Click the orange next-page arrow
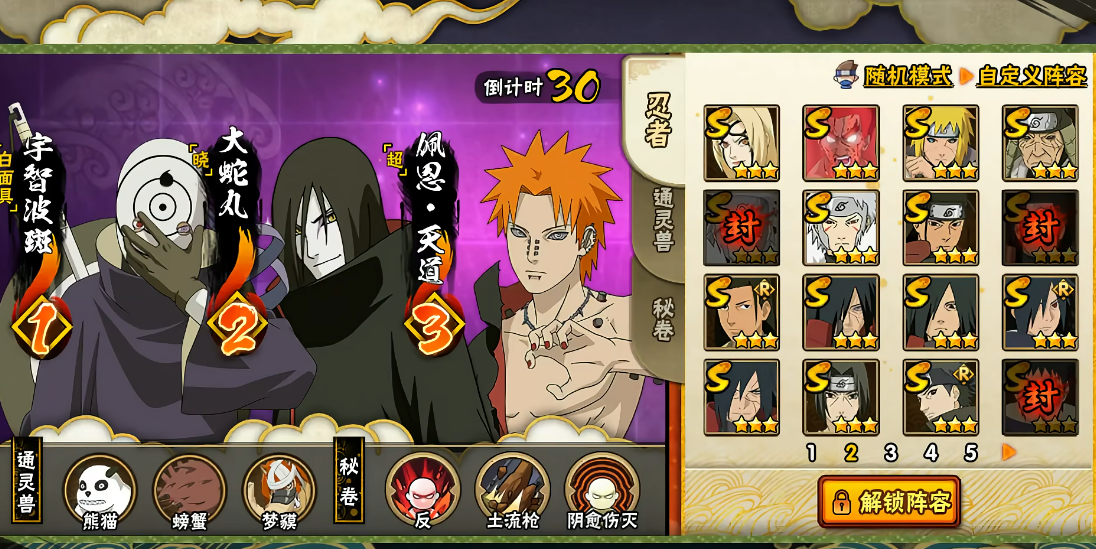Viewport: 1096px width, 549px height. (x=1009, y=453)
